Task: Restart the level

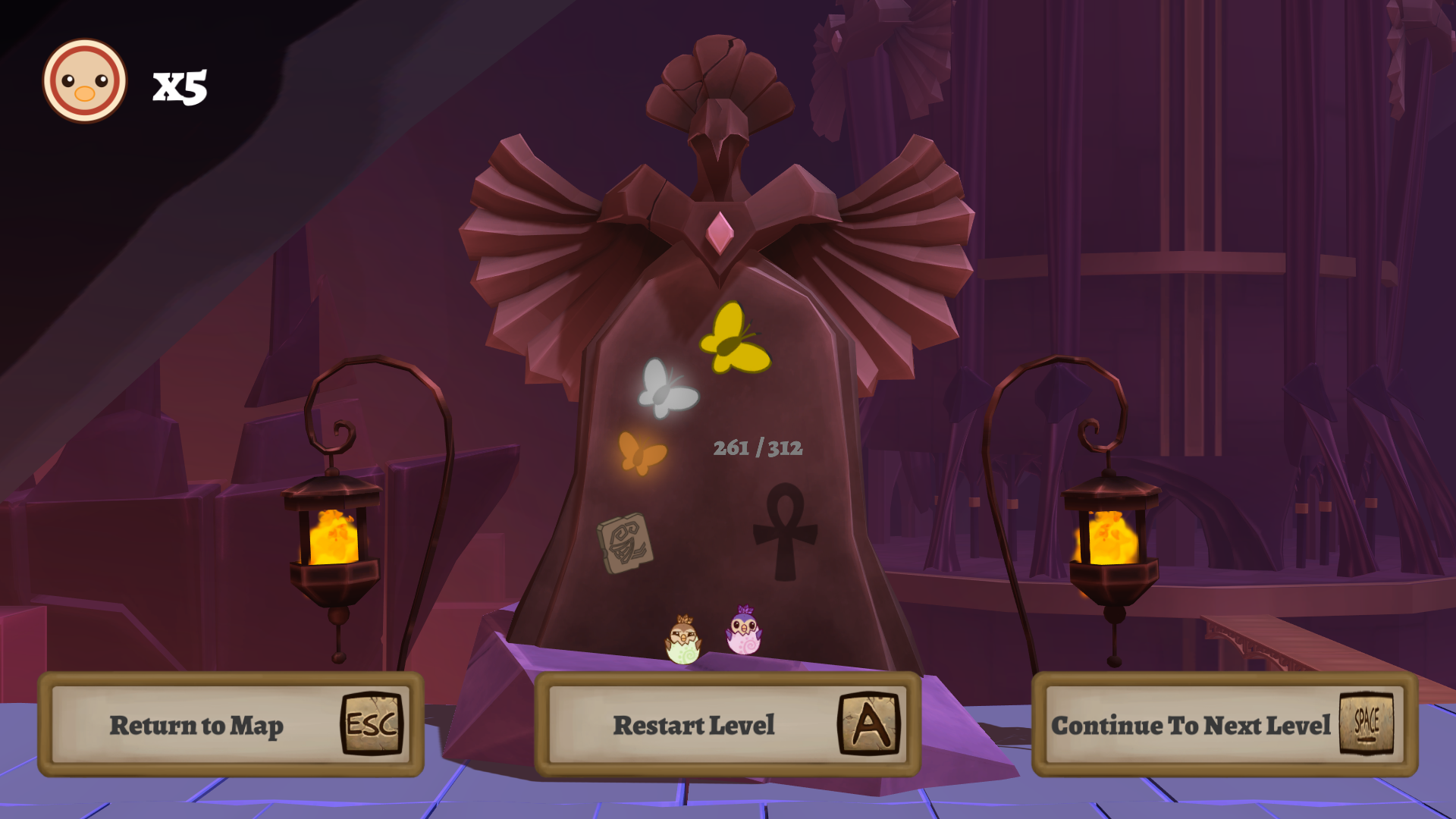Action: (x=727, y=725)
